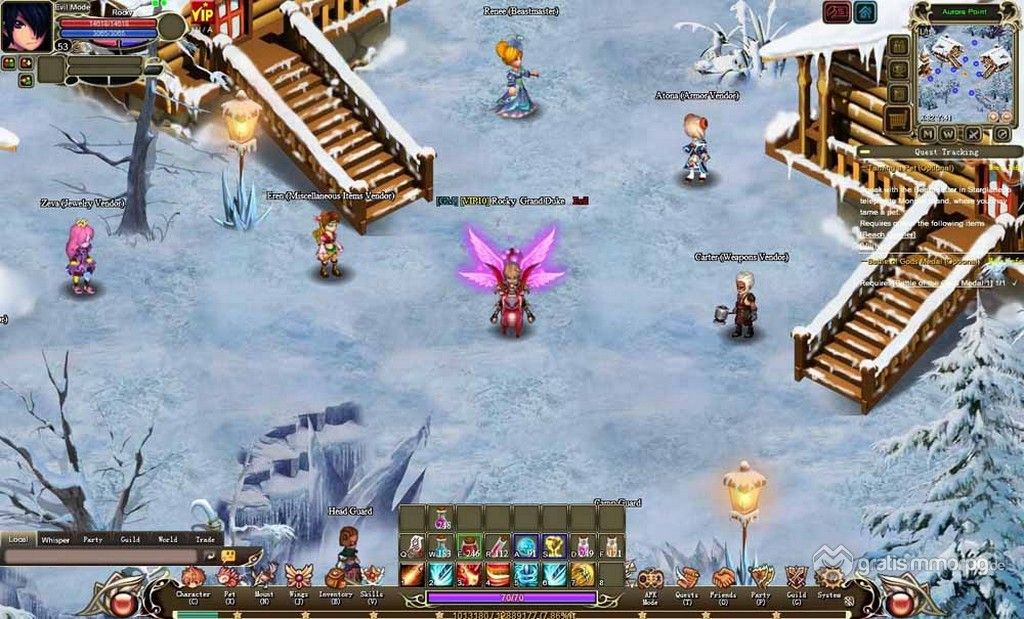Switch to the World chat tab
1024x619 pixels.
pyautogui.click(x=168, y=539)
